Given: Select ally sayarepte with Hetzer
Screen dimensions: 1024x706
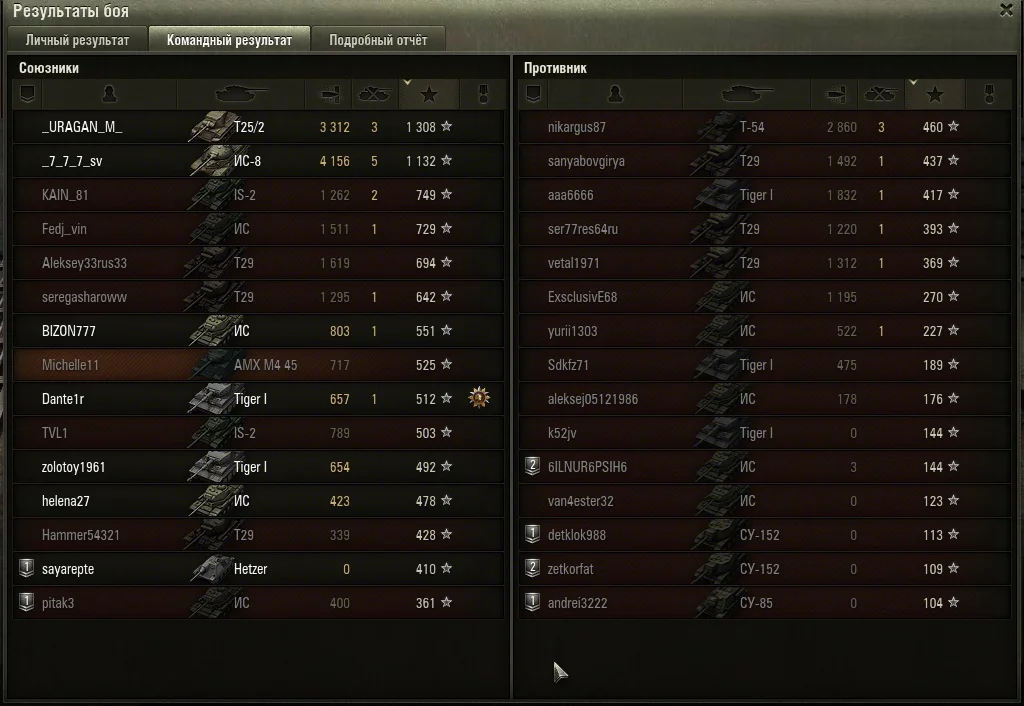Looking at the screenshot, I should point(68,569).
